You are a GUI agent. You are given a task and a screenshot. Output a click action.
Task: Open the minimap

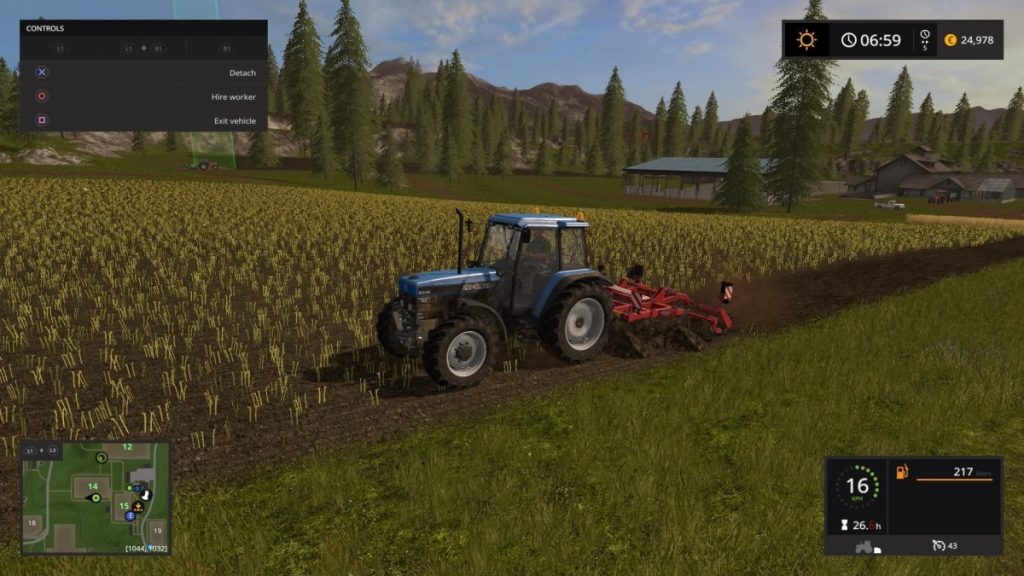[x=95, y=498]
